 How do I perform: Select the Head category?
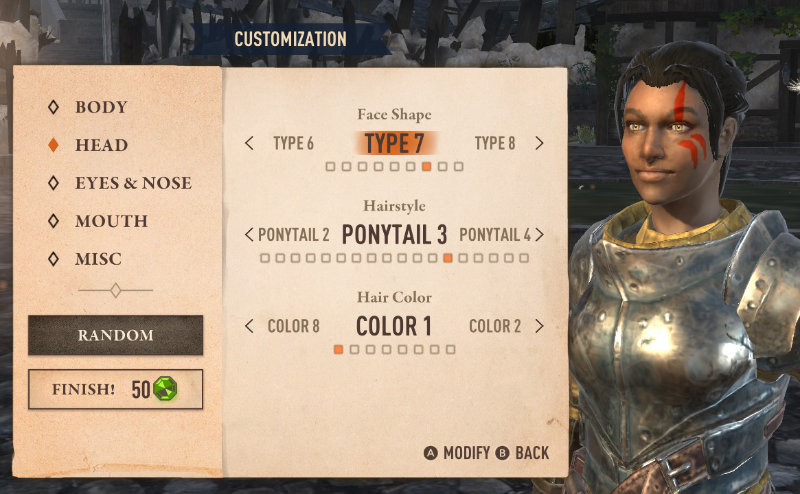pos(100,145)
